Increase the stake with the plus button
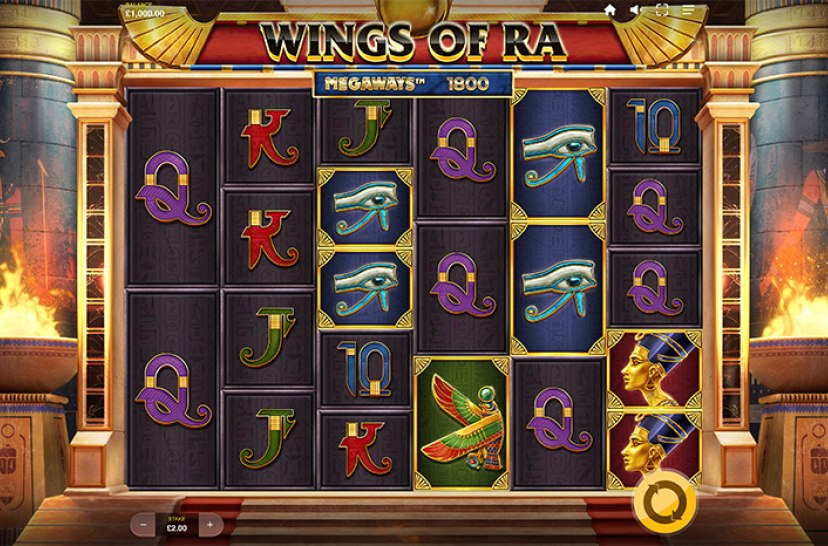 (210, 523)
